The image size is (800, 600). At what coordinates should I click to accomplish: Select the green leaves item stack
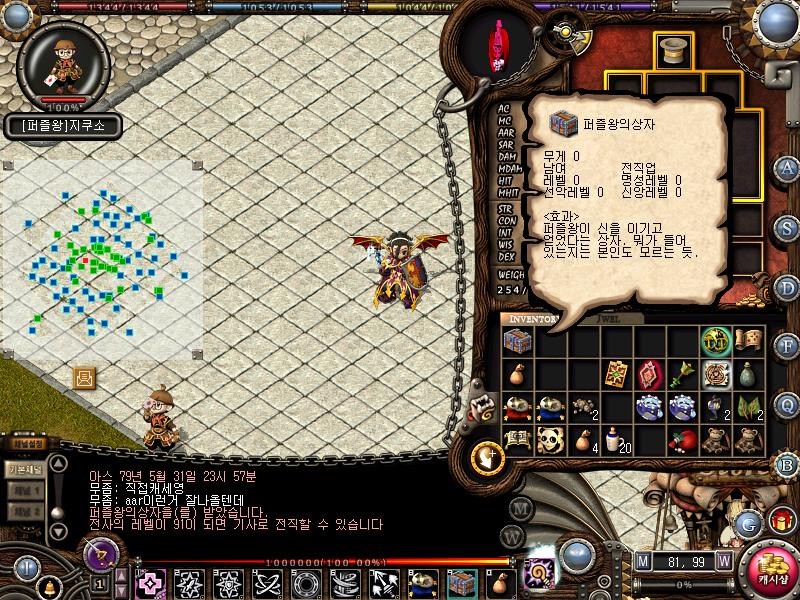point(748,407)
